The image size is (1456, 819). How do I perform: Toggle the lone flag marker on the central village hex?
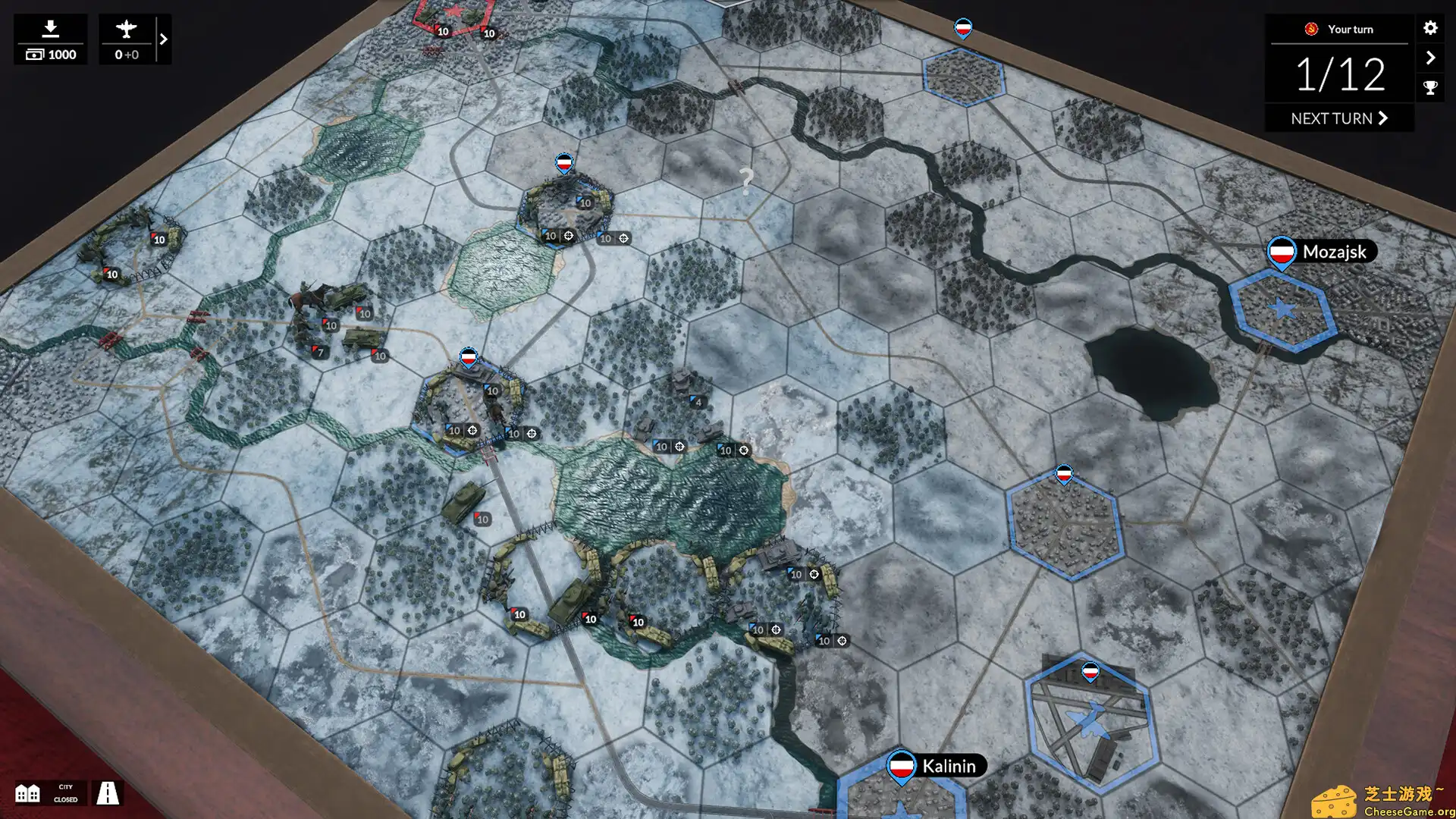[x=1066, y=473]
